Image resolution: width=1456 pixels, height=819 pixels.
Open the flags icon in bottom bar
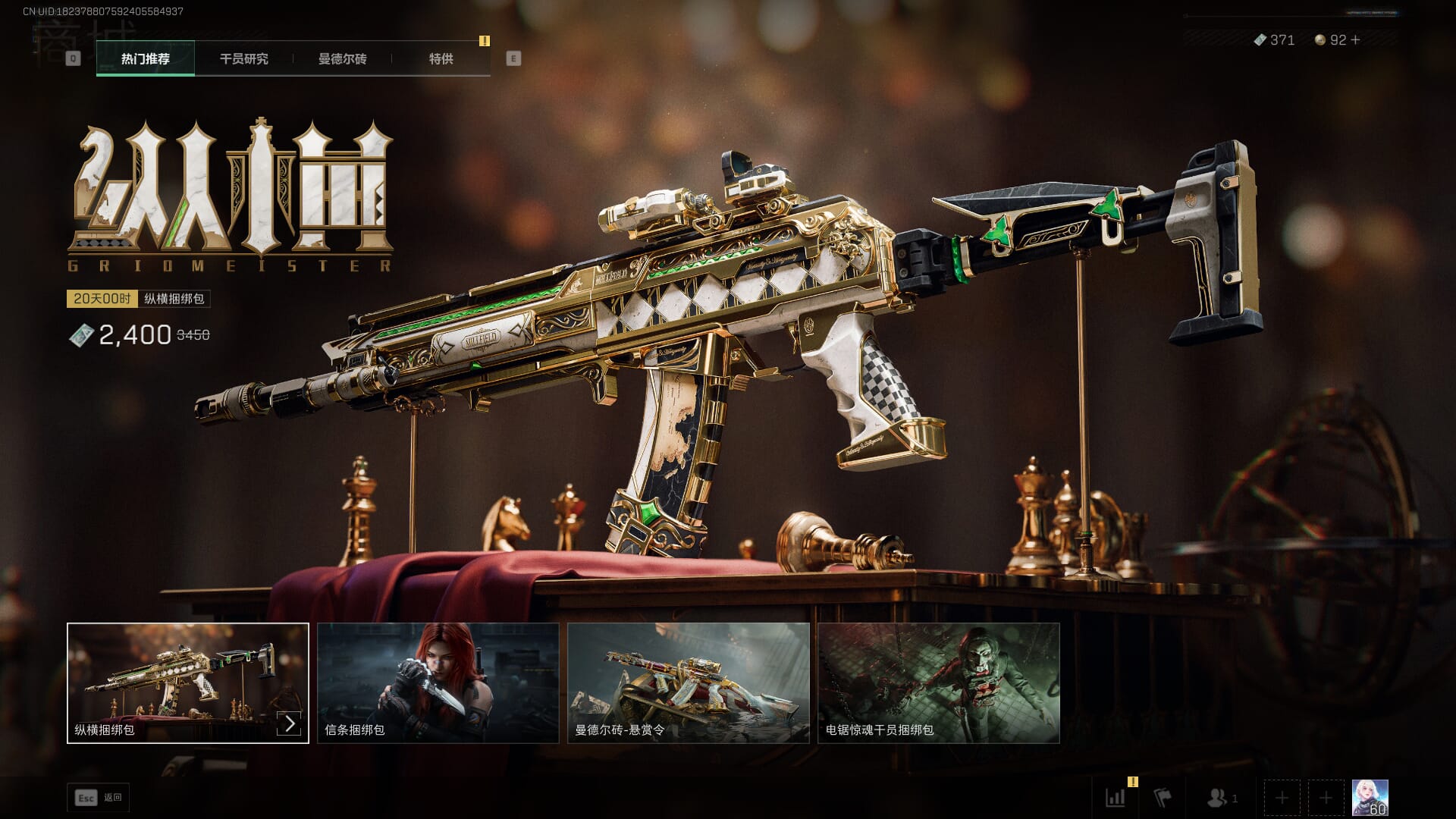[1162, 798]
